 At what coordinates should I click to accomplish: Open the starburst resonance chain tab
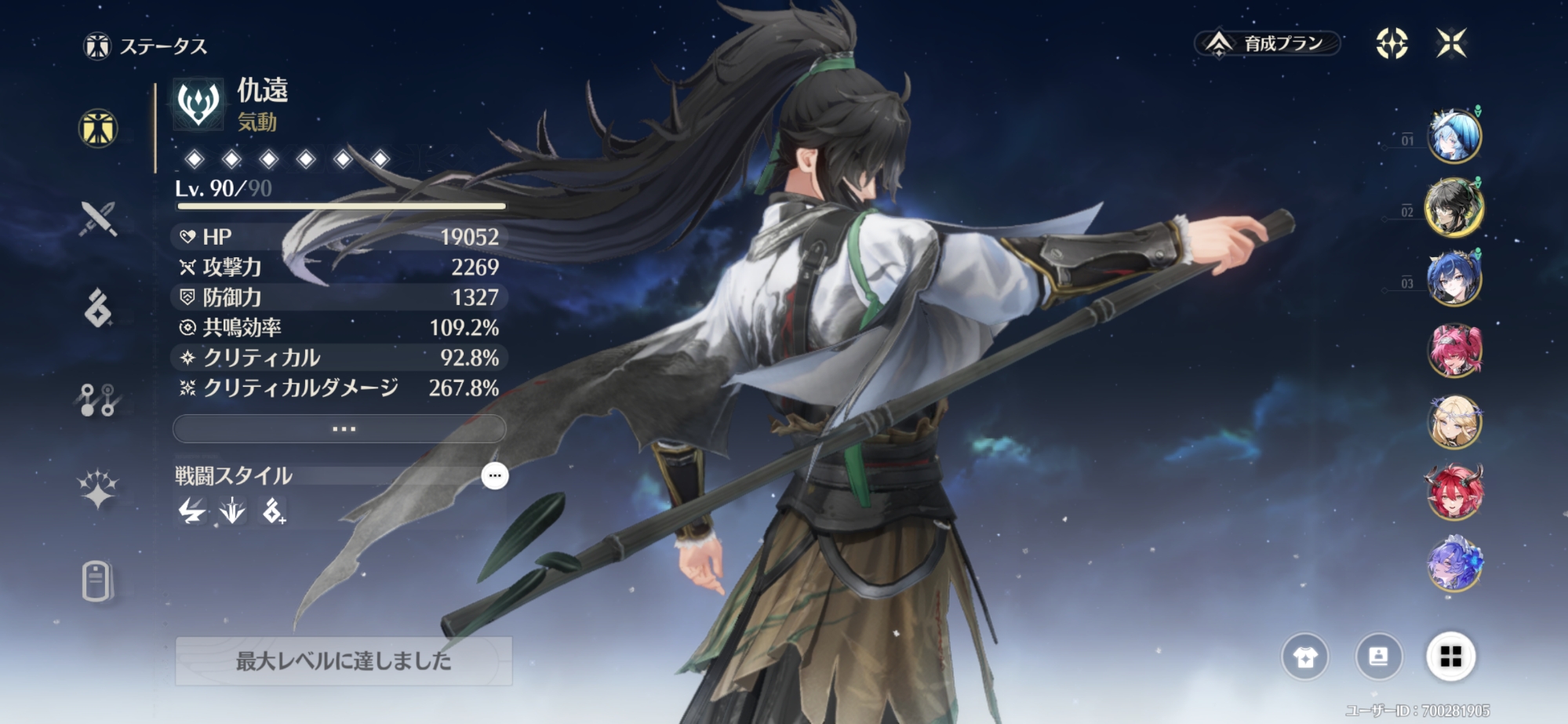point(98,491)
